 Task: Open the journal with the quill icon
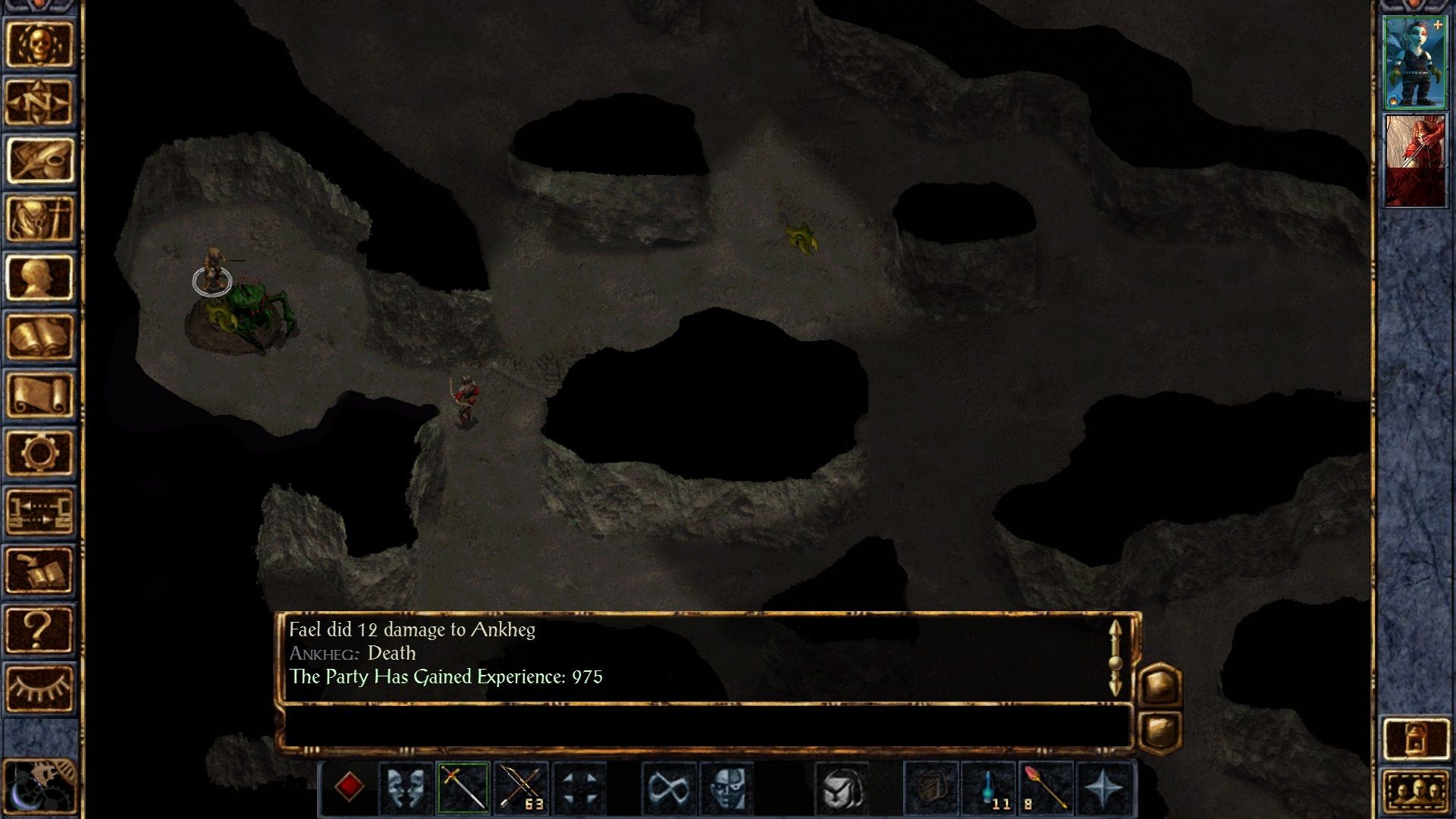coord(39,161)
